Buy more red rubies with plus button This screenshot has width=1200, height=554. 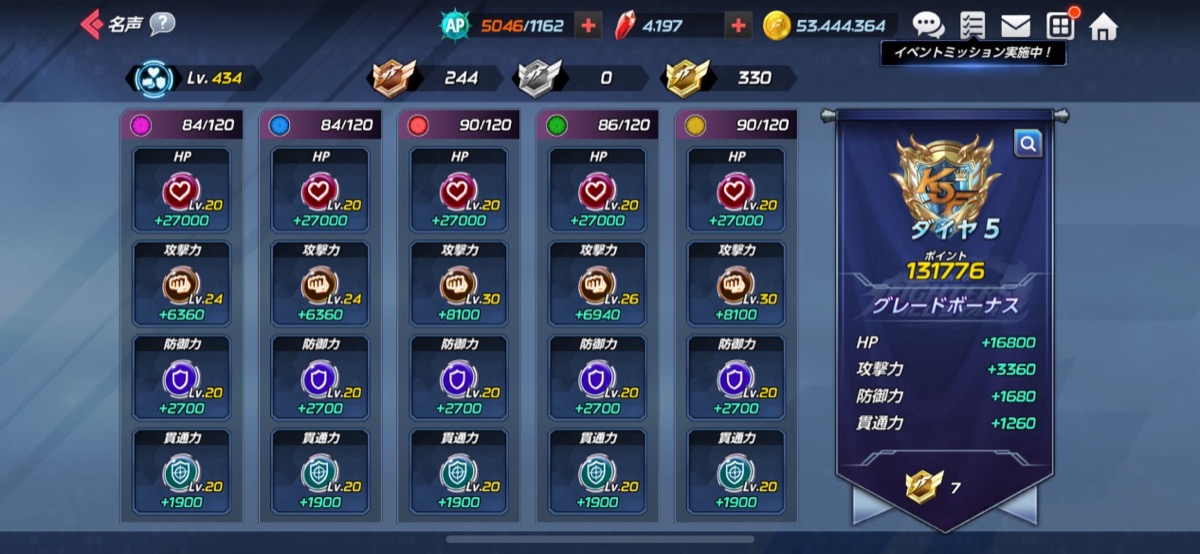(738, 26)
